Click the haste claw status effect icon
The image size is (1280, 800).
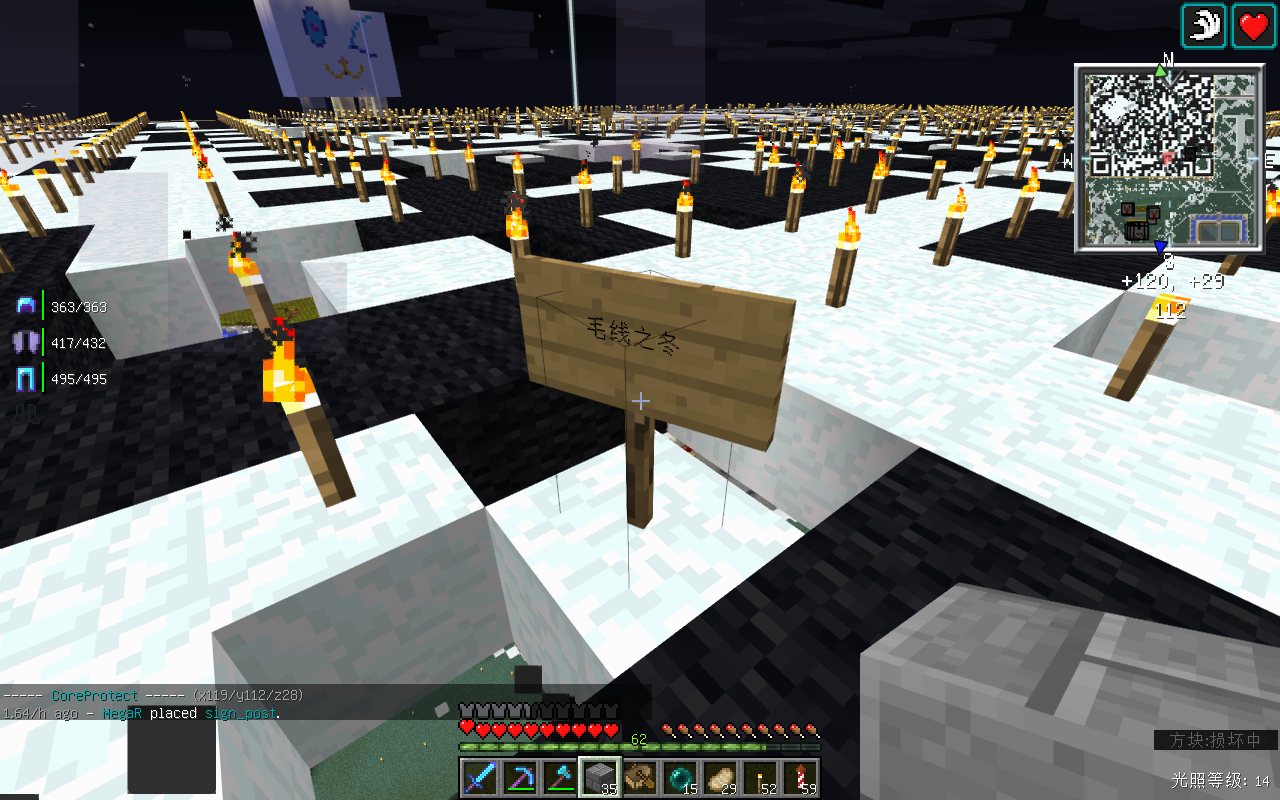click(1204, 26)
